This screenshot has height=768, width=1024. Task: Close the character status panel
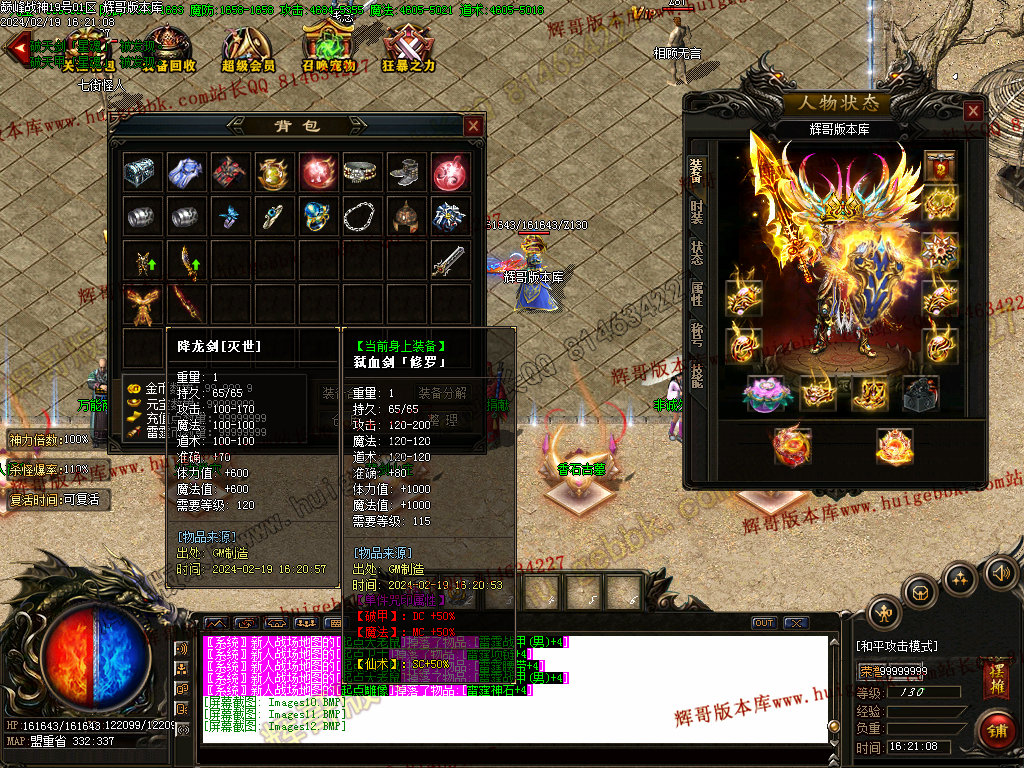(972, 111)
